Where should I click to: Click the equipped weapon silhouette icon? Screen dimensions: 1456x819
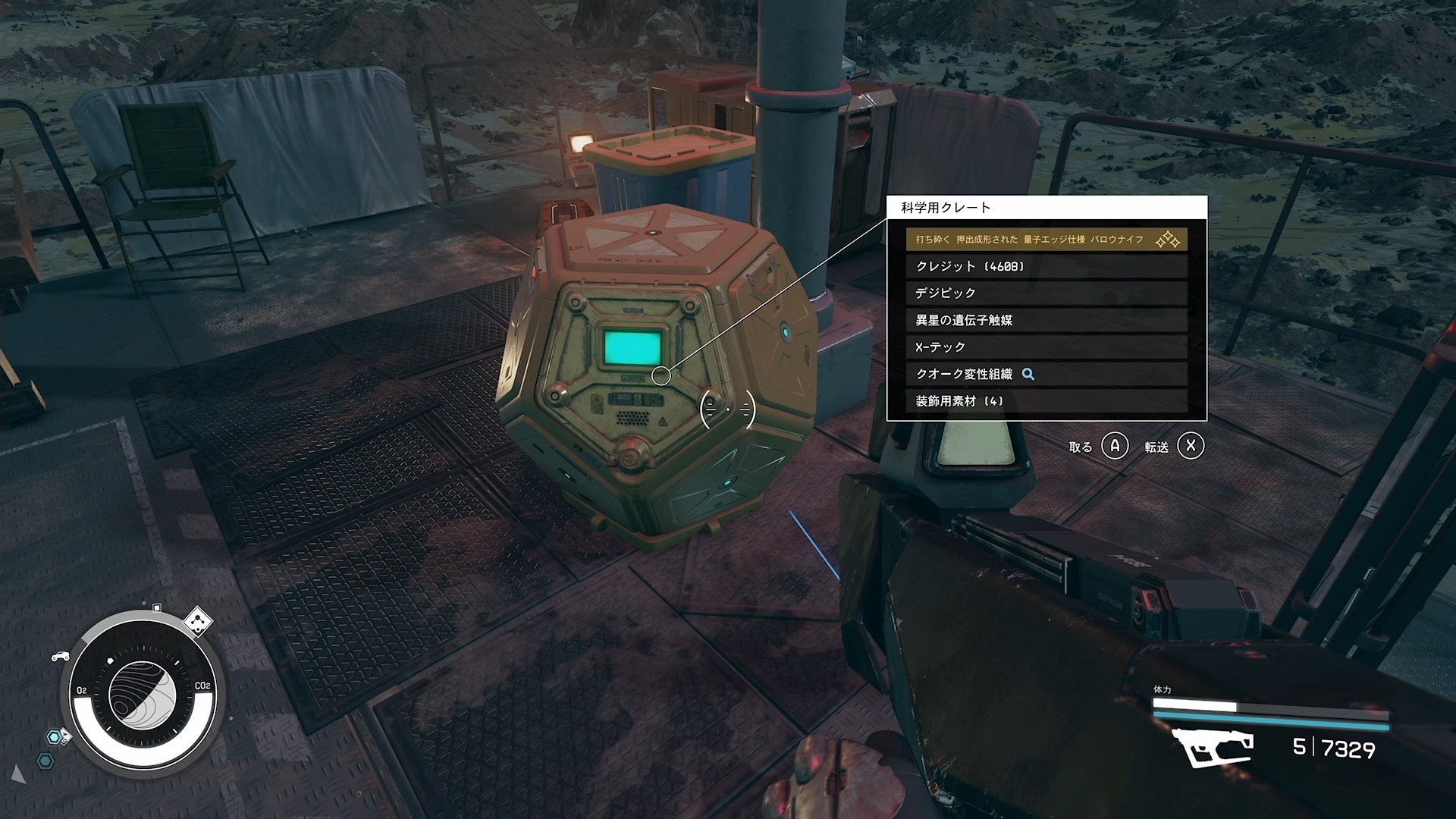click(x=1212, y=747)
